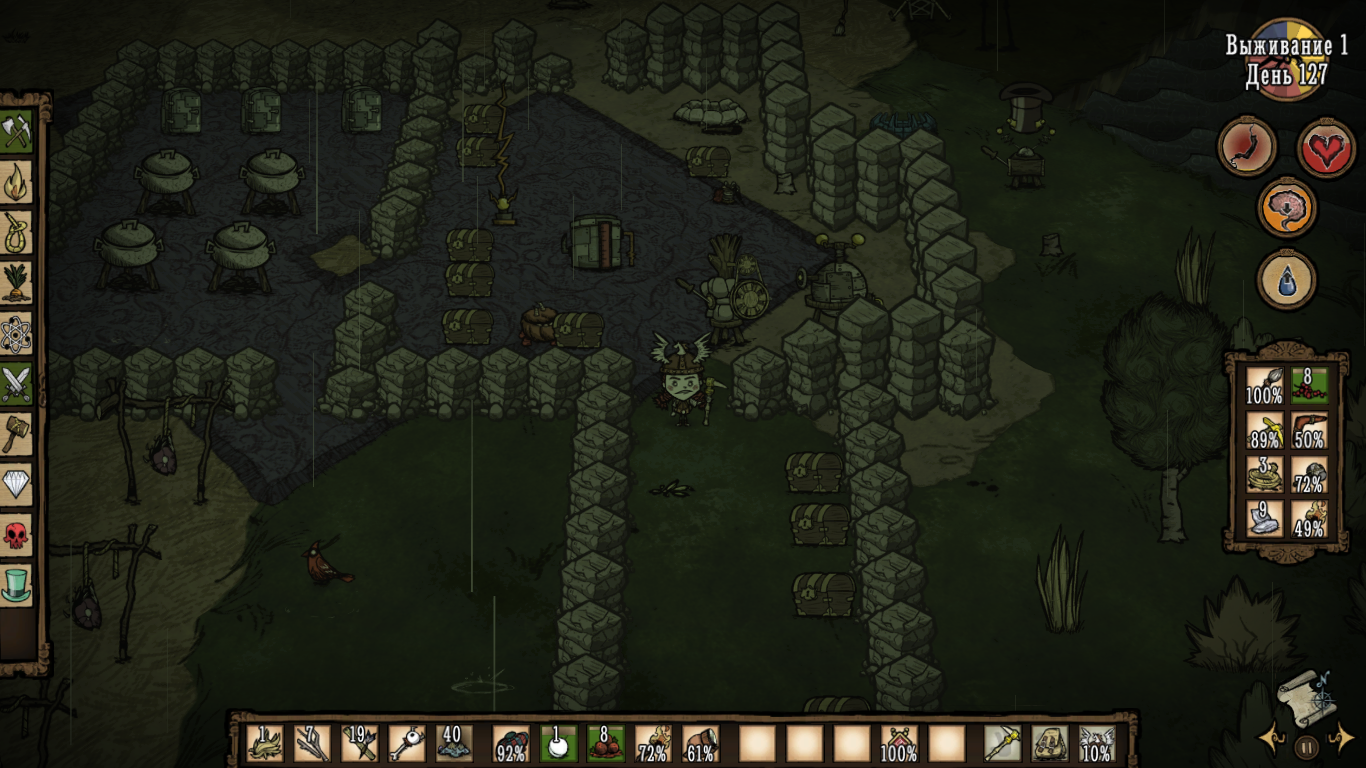
Task: Select the 9 flint in backpack
Action: pyautogui.click(x=1264, y=518)
